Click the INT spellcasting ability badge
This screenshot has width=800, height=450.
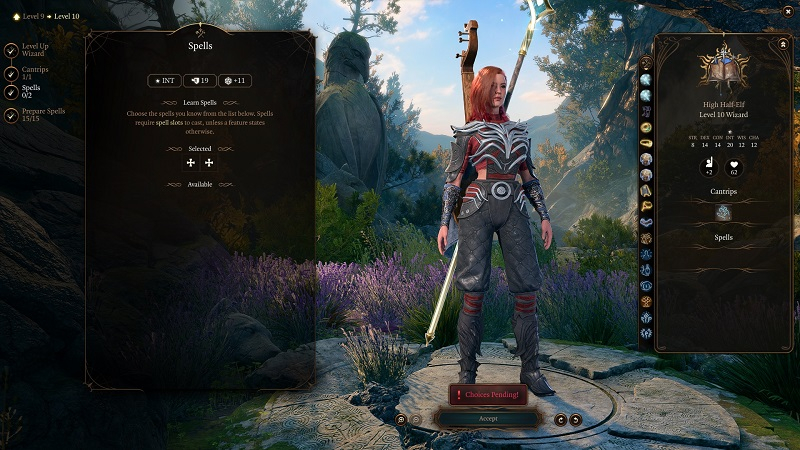[164, 81]
